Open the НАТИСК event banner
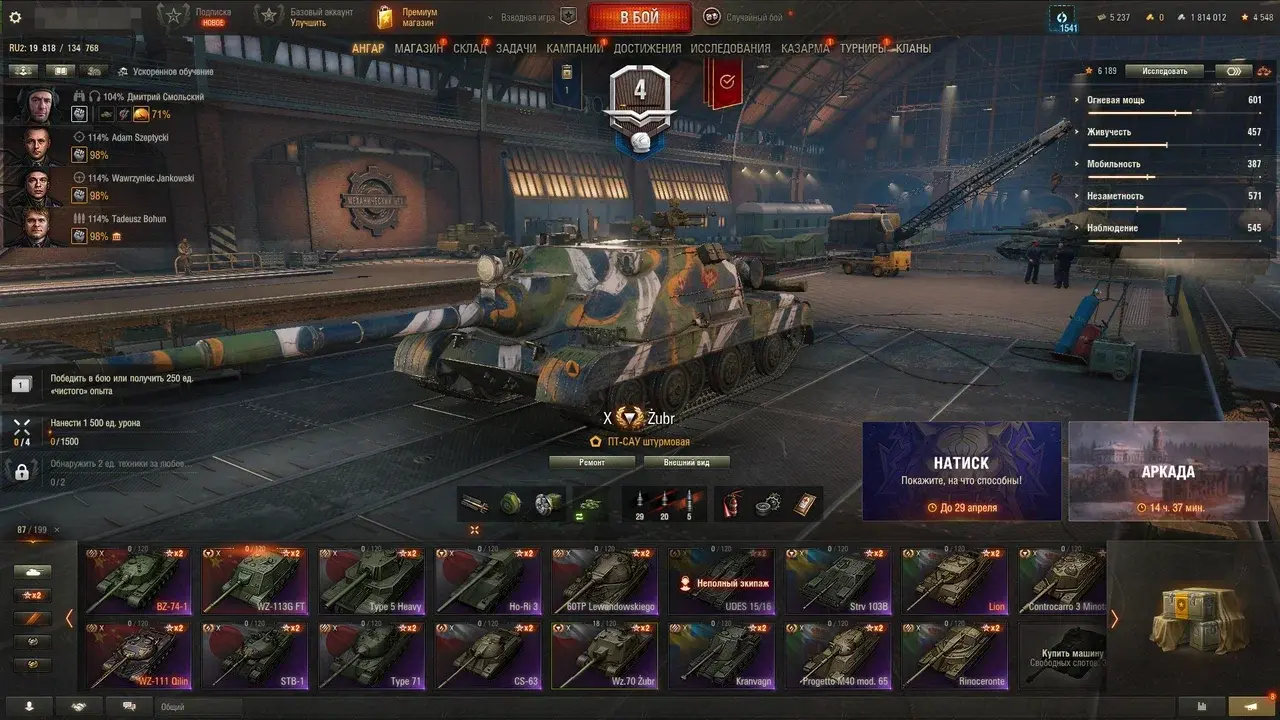 961,471
